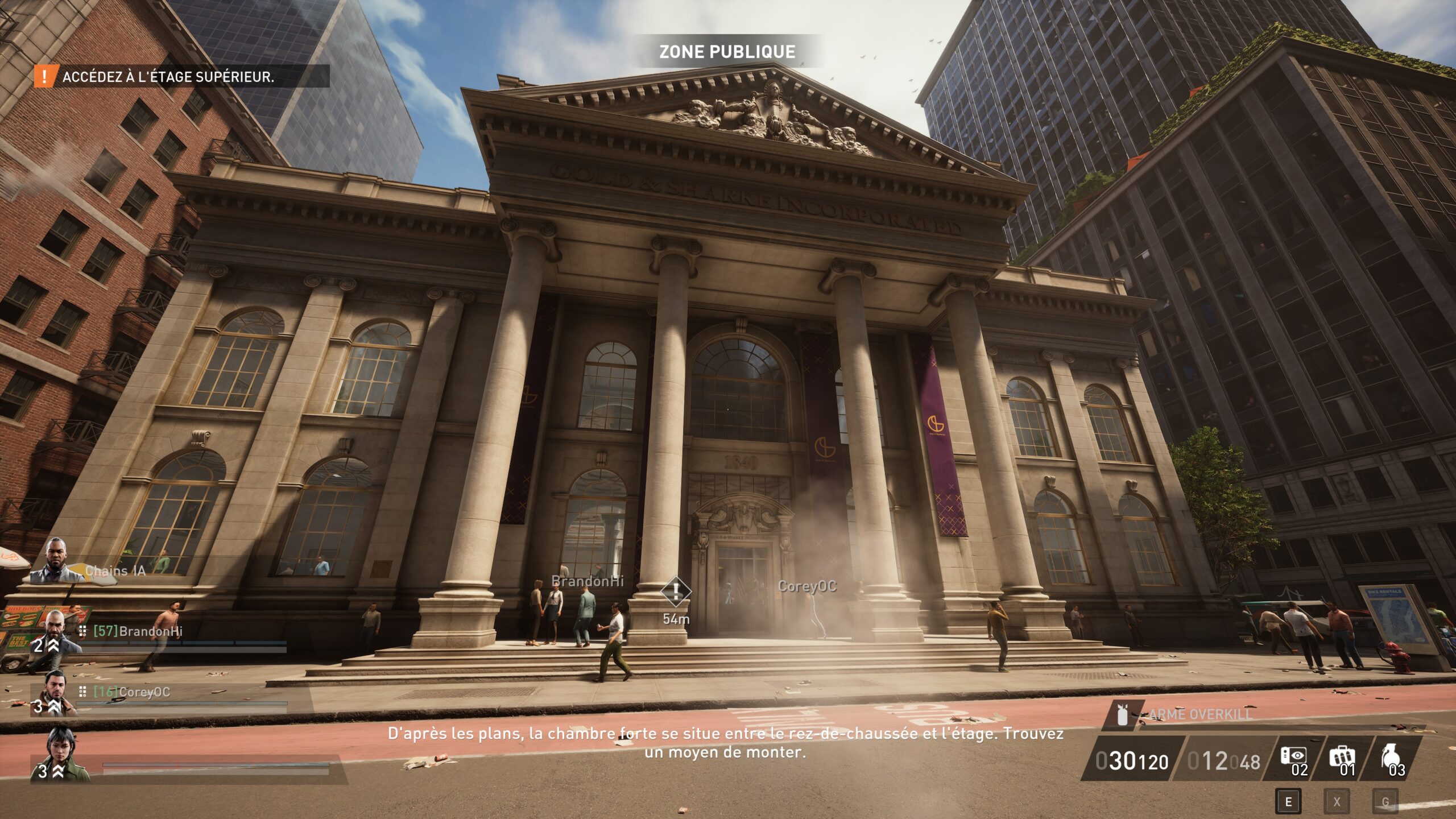Click the objective tracker about the upper floor

point(168,77)
